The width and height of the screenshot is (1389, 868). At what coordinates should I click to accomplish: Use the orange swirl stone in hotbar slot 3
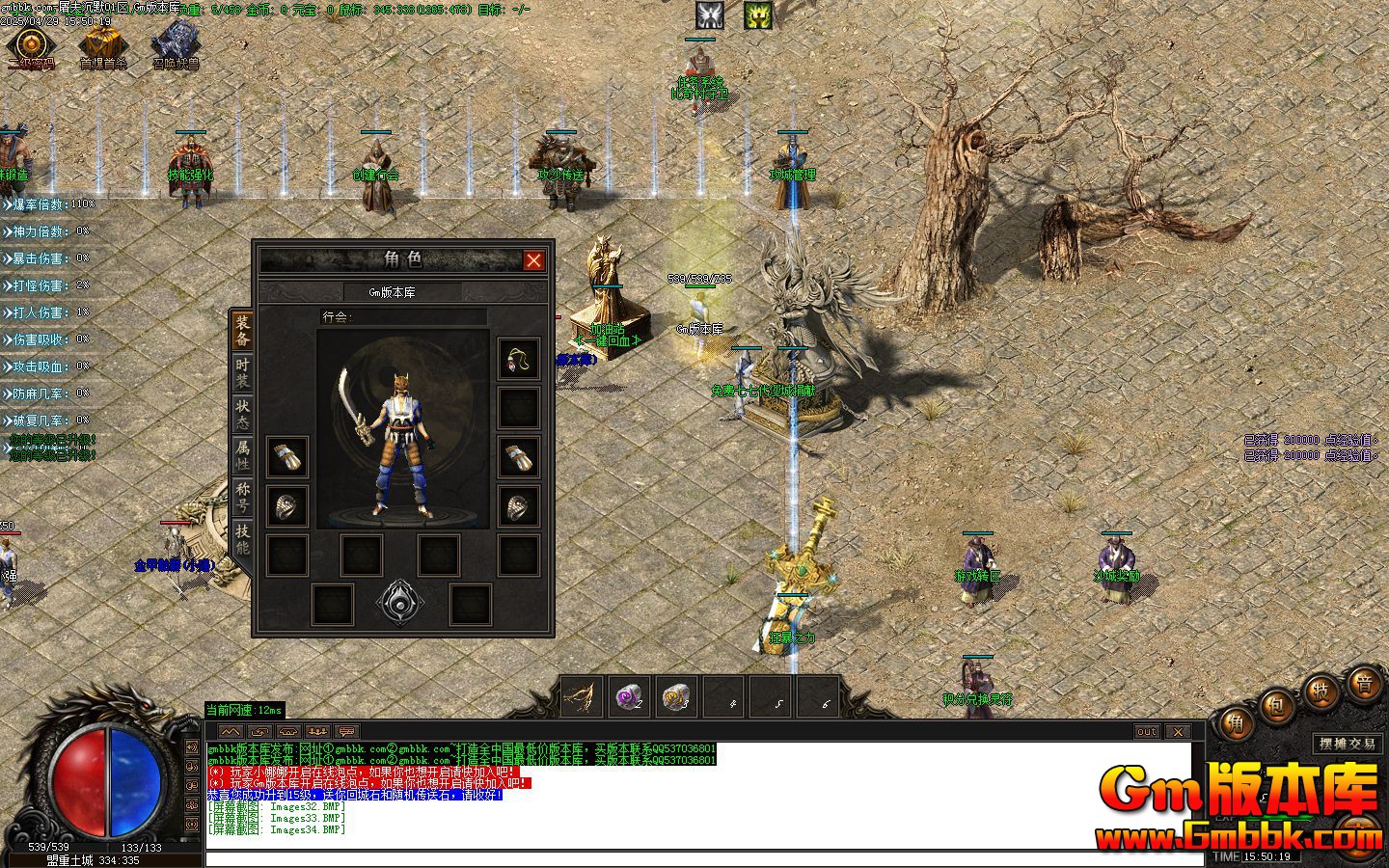click(x=676, y=696)
